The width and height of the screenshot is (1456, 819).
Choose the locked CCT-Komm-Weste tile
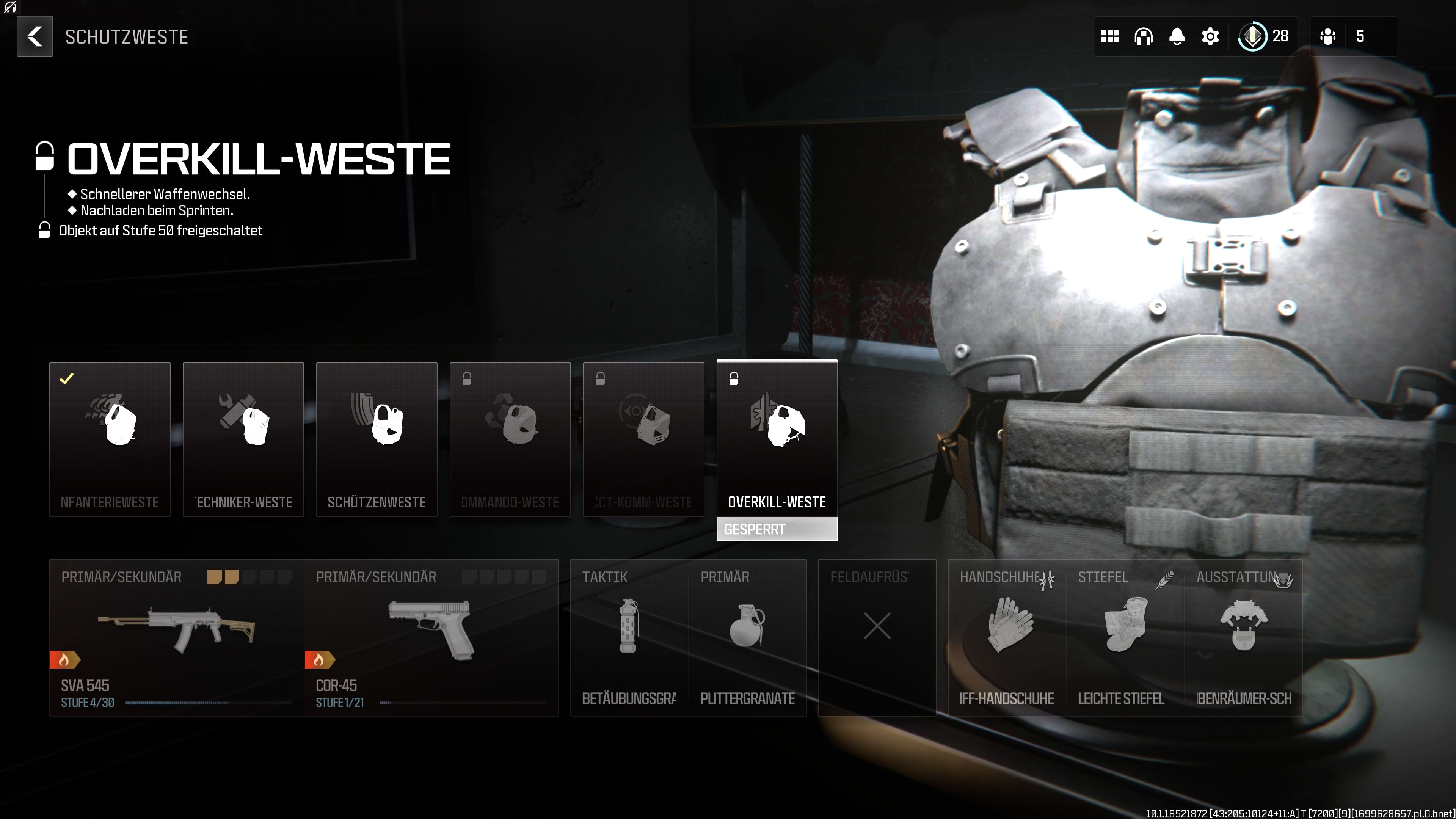643,439
